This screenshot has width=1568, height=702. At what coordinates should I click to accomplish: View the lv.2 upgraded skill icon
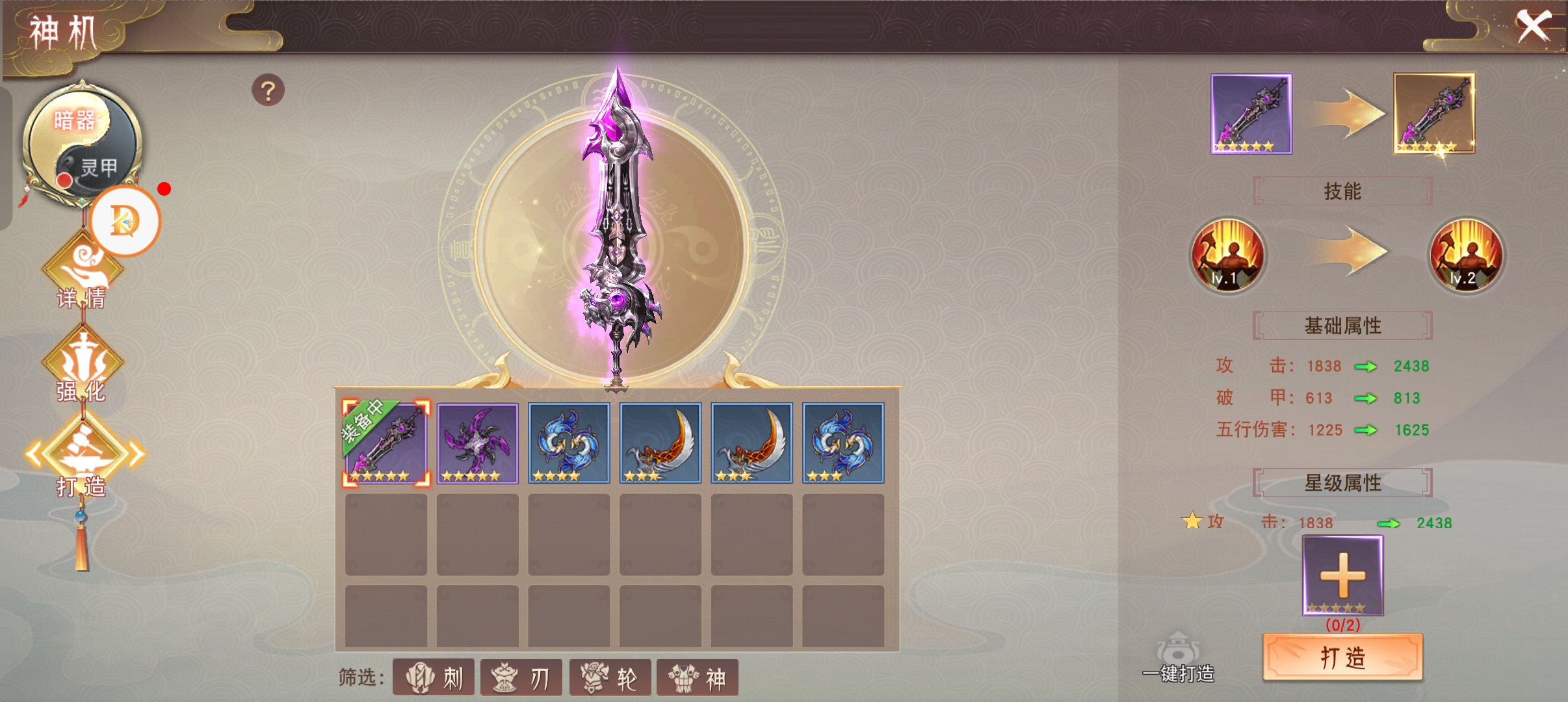point(1465,255)
